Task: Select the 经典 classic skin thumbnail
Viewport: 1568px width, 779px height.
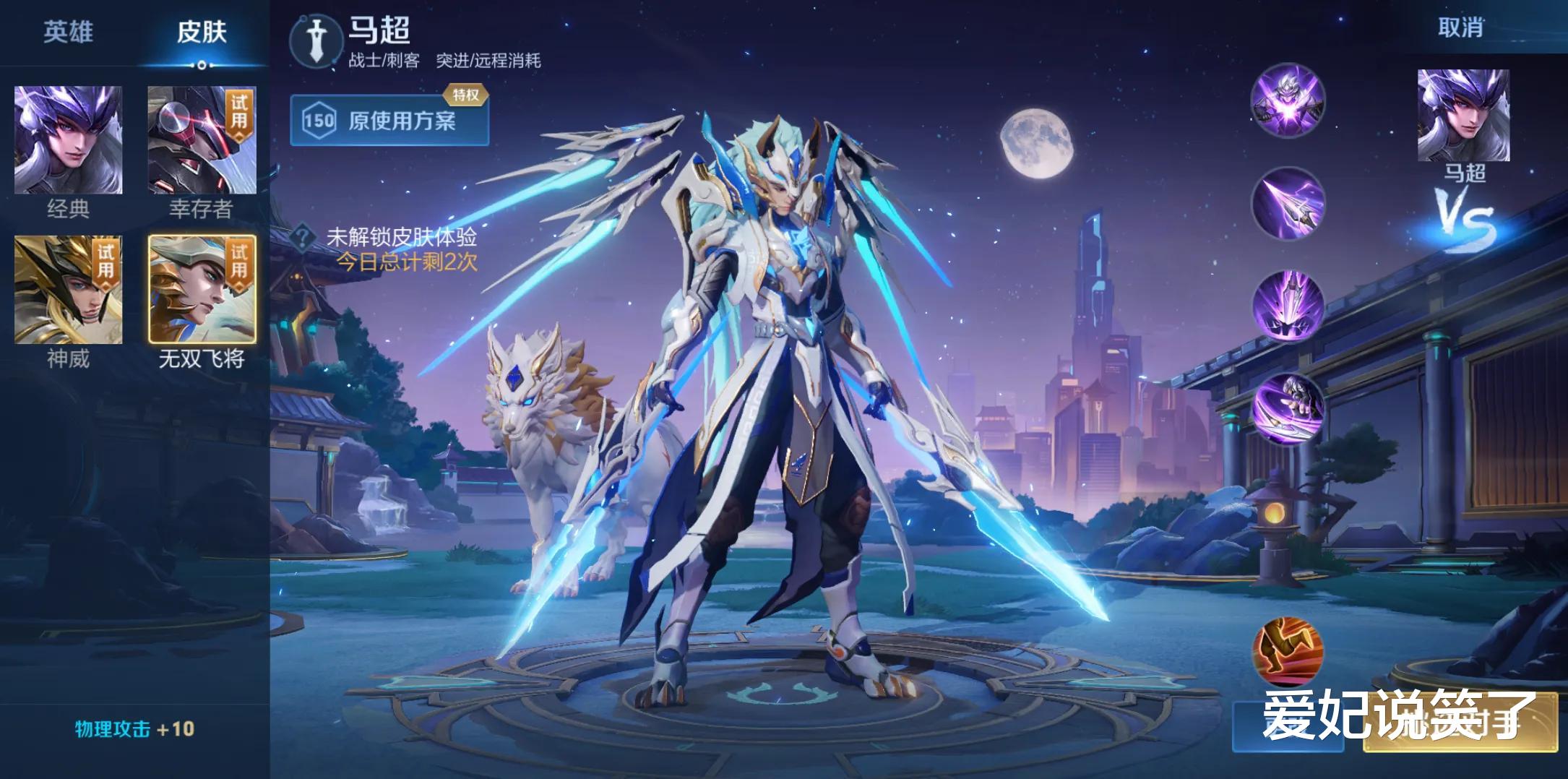Action: point(68,140)
